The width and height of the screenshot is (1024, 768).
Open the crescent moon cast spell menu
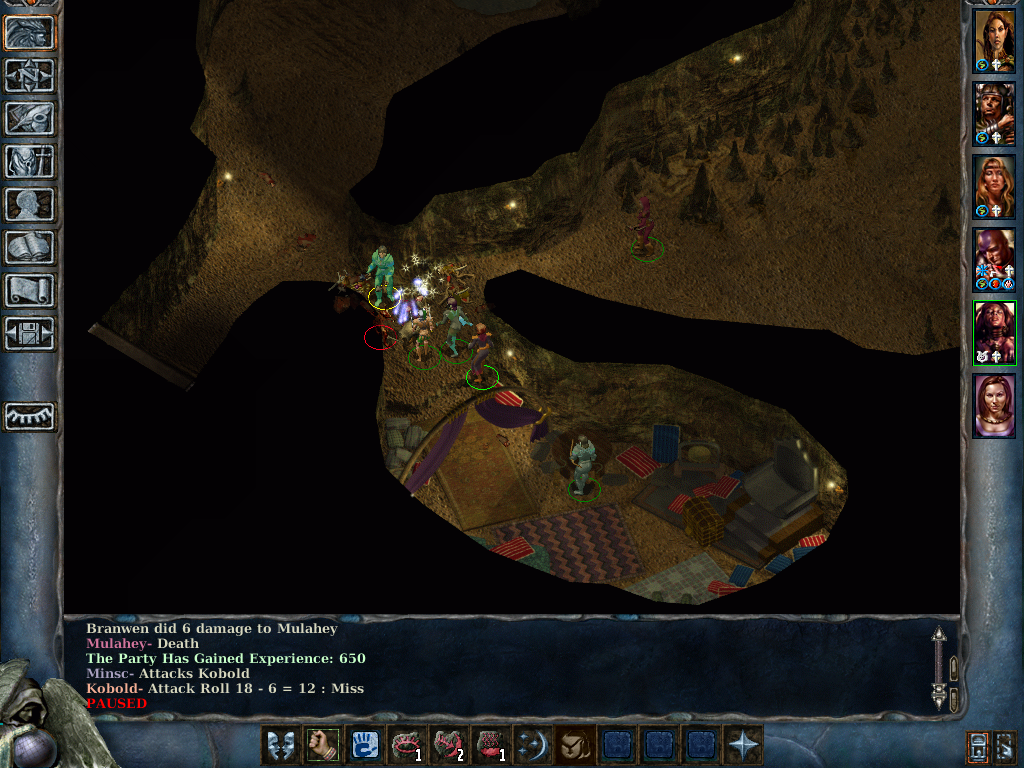click(532, 746)
